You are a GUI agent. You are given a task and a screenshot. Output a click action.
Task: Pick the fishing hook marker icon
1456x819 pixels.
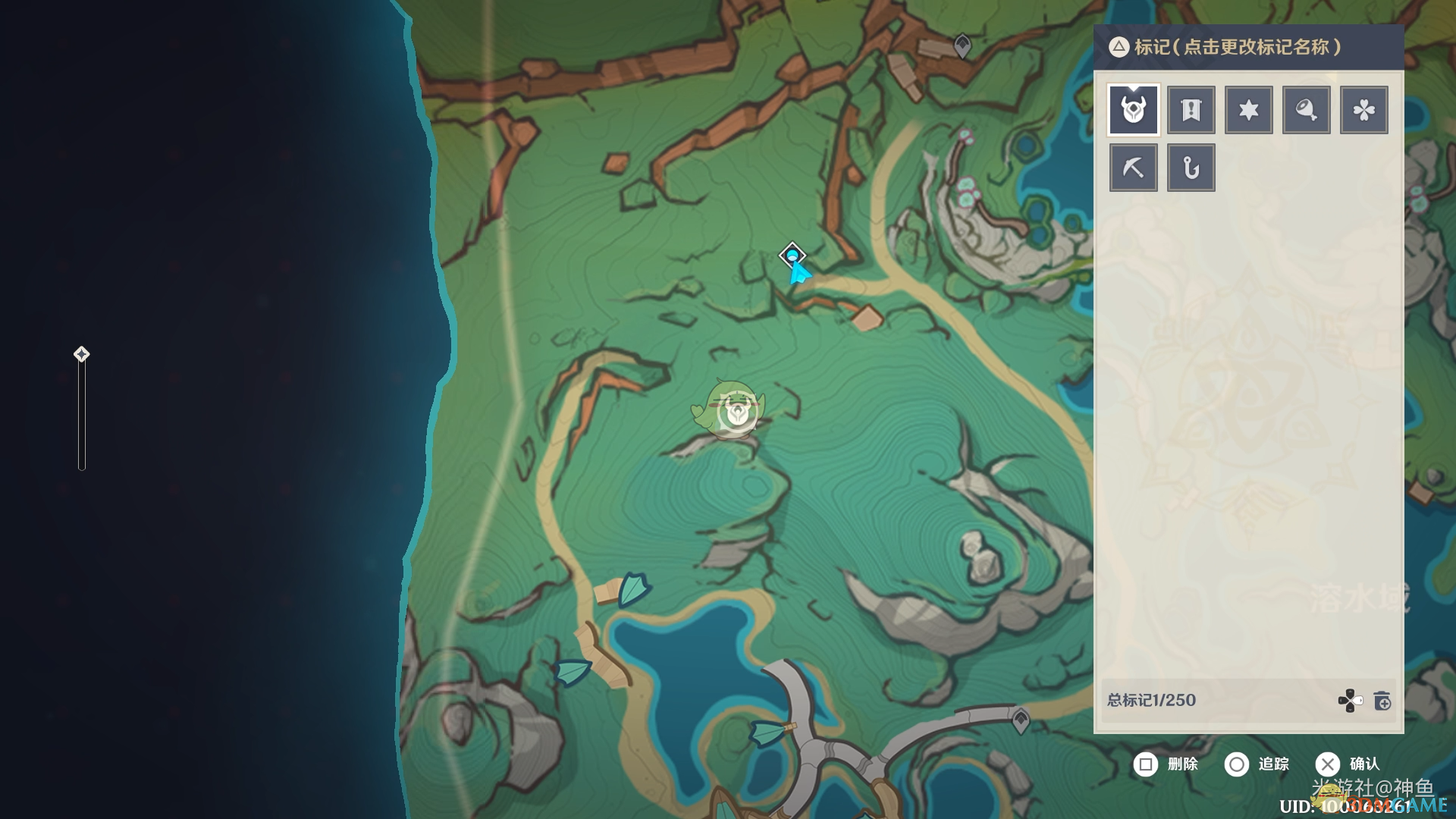[x=1191, y=168]
